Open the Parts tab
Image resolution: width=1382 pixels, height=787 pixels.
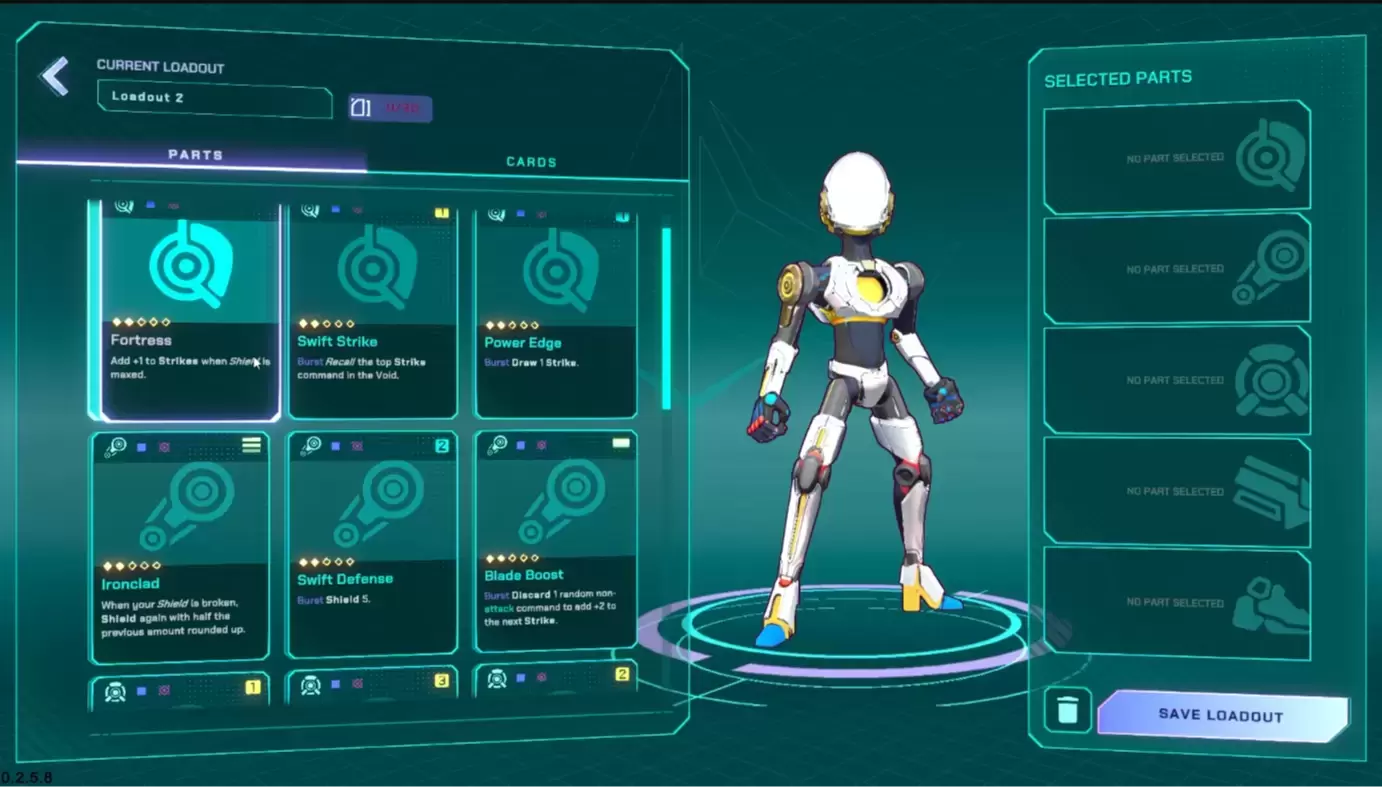click(195, 155)
